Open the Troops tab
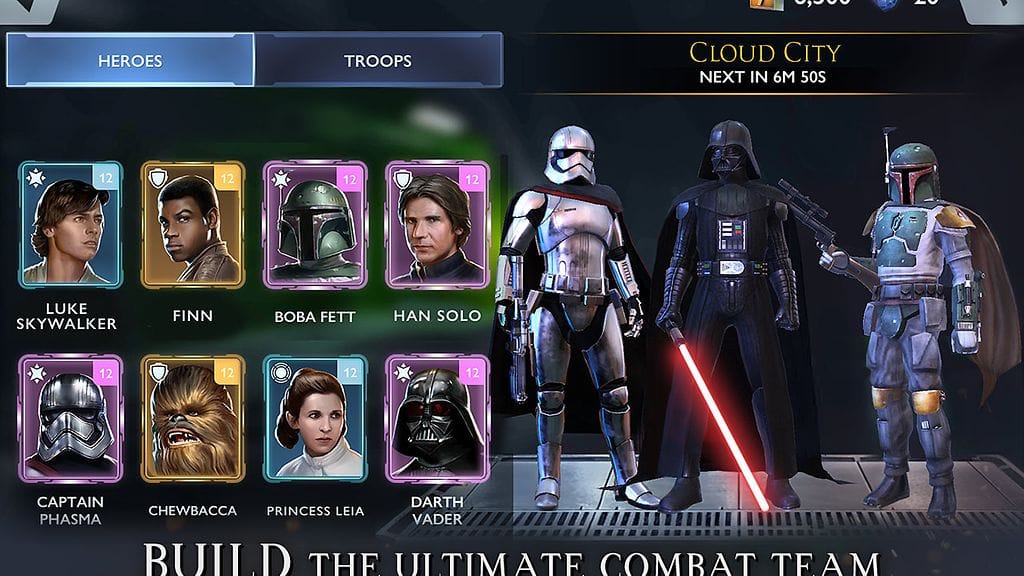The height and width of the screenshot is (576, 1024). coord(377,61)
